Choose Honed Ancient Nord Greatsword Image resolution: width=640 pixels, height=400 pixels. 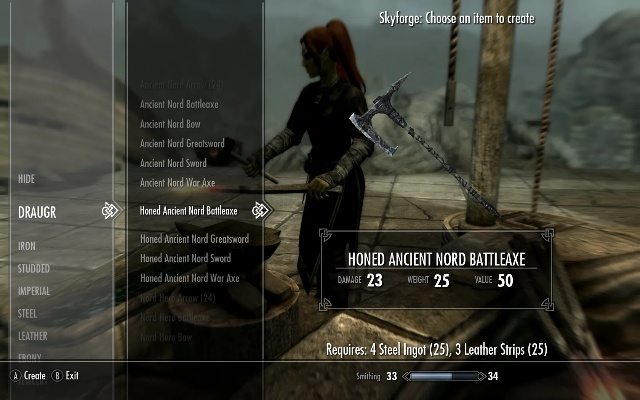(194, 239)
